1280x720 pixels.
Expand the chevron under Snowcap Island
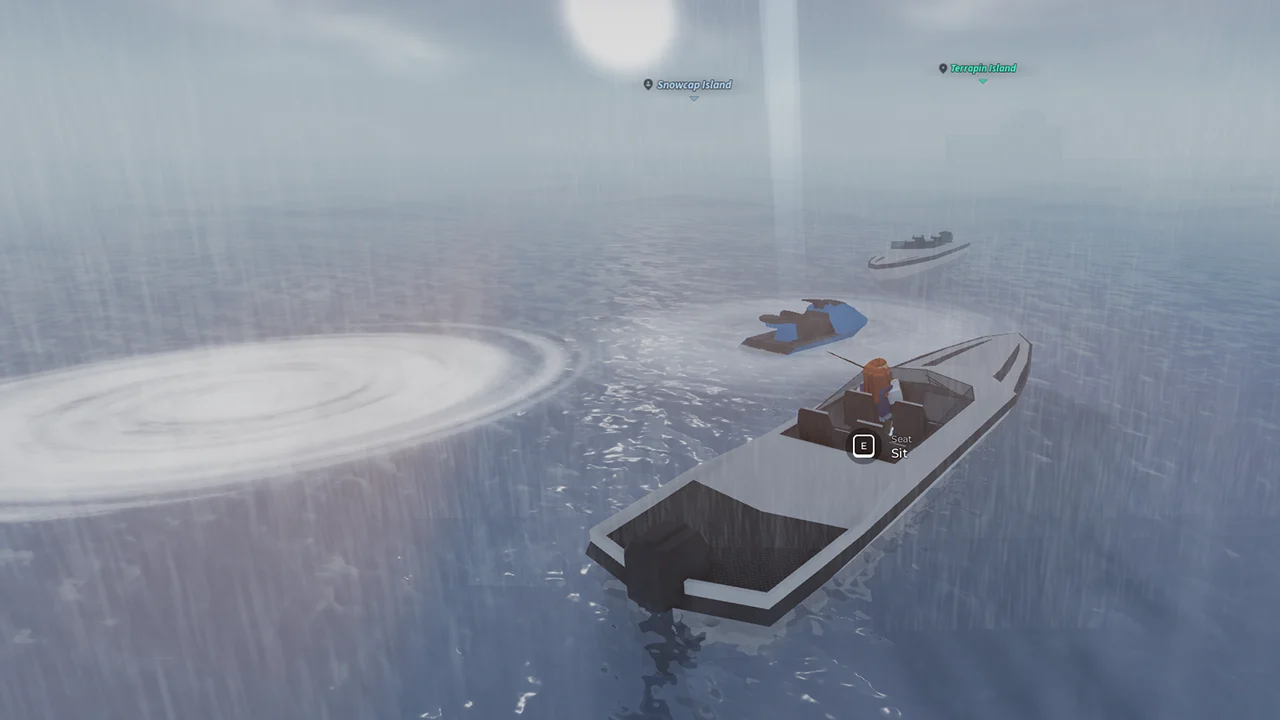pyautogui.click(x=692, y=98)
